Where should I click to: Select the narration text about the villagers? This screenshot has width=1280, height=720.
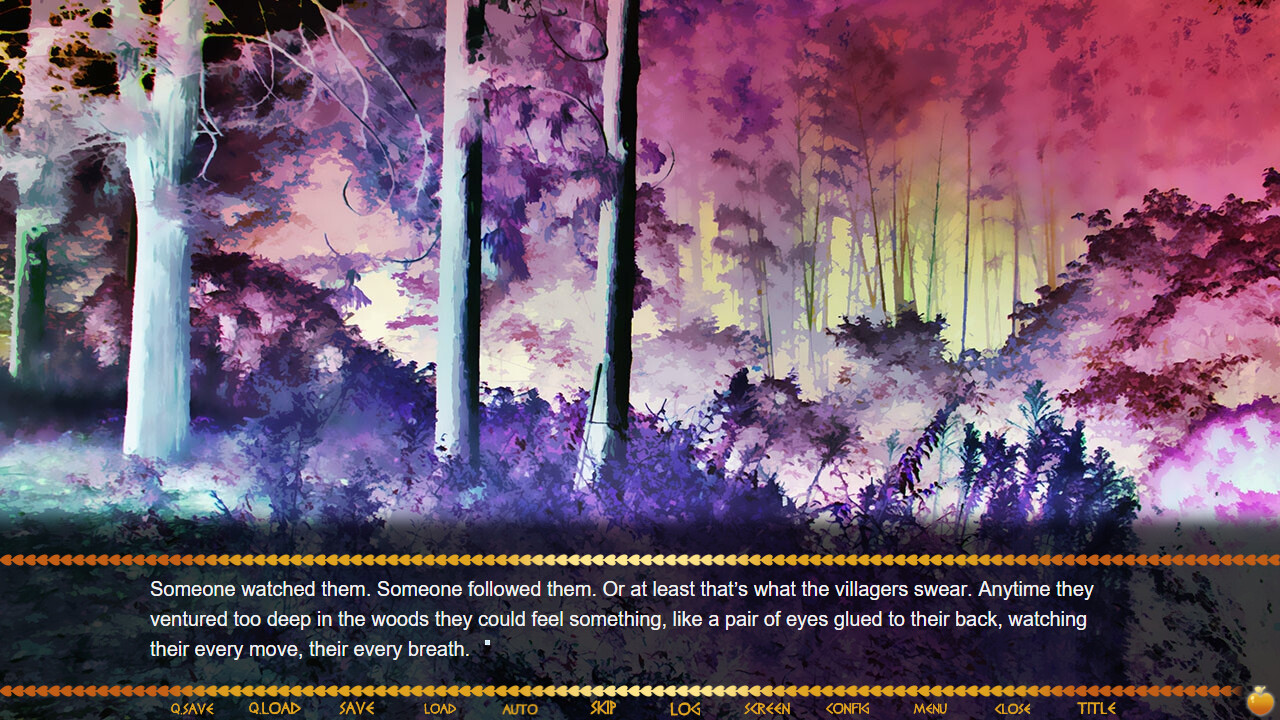pyautogui.click(x=620, y=619)
